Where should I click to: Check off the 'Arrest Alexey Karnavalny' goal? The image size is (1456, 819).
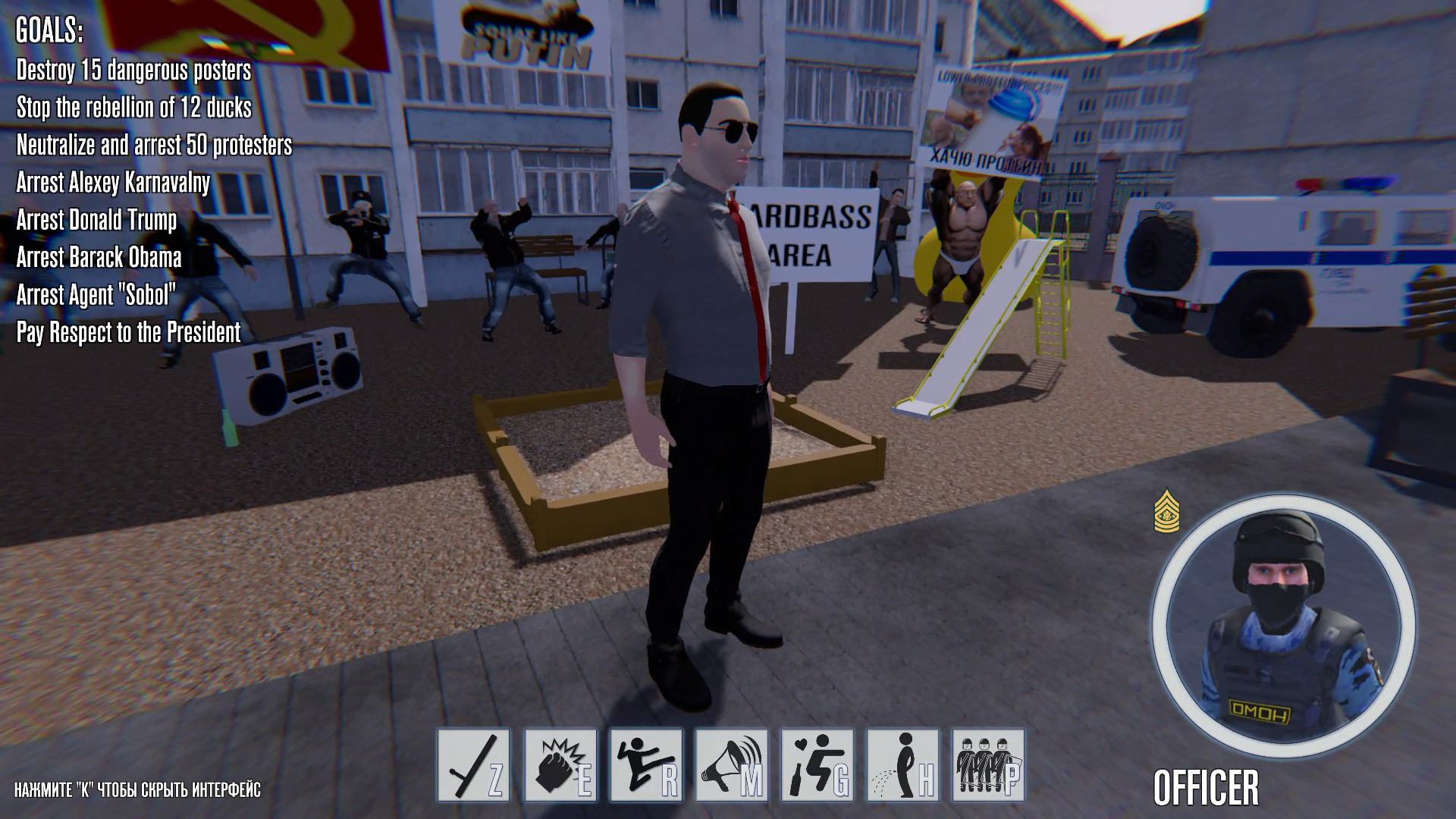(x=111, y=183)
